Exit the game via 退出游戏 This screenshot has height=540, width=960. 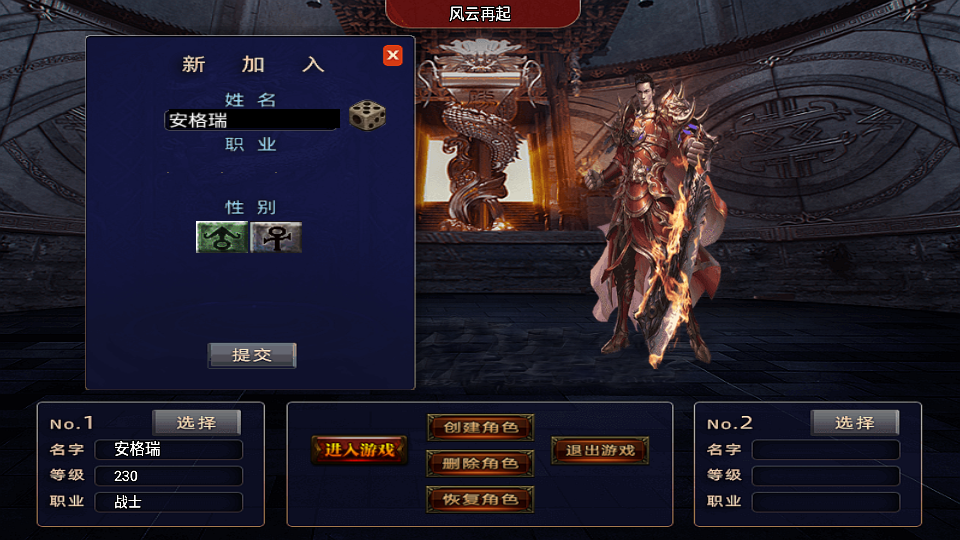(600, 450)
